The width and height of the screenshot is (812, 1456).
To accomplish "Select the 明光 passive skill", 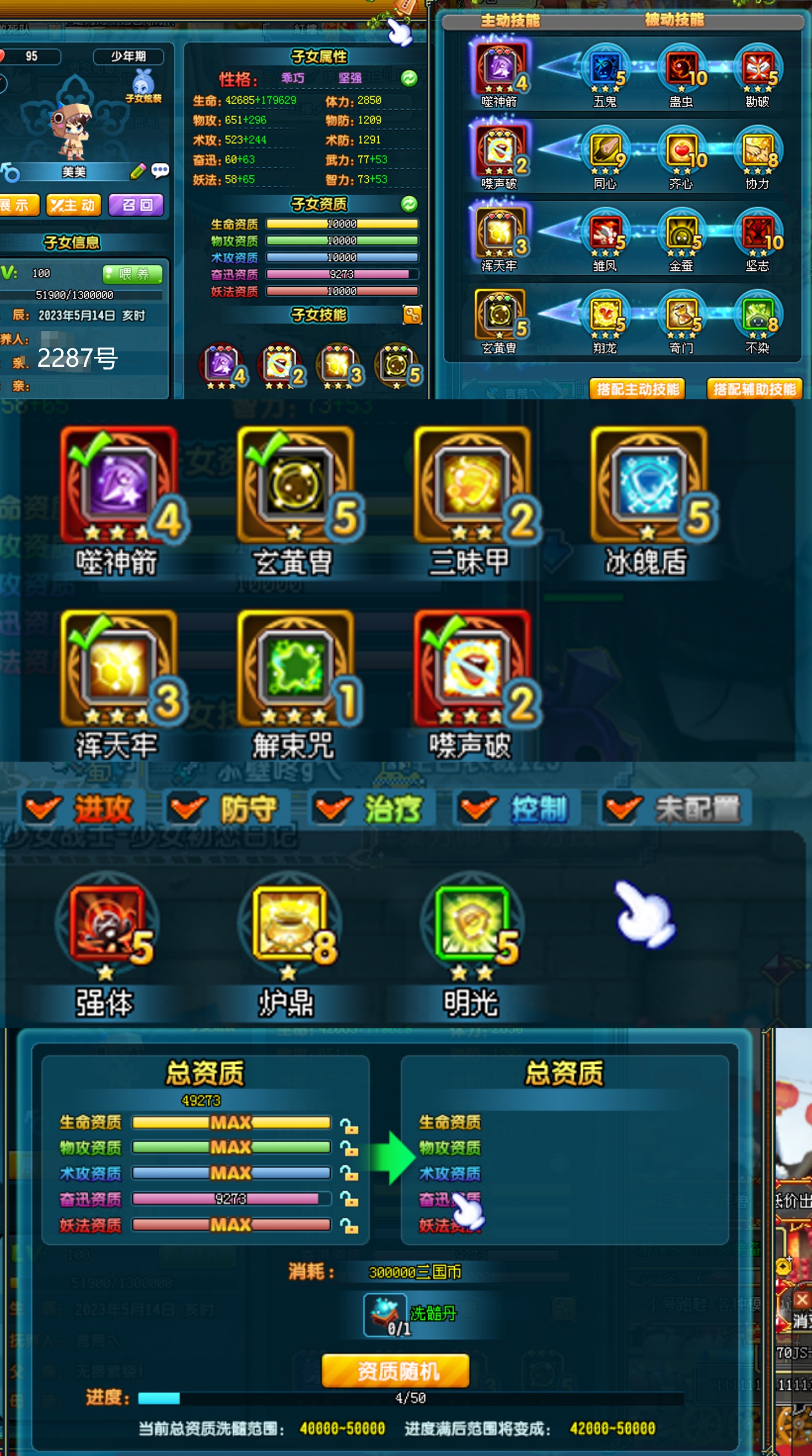I will 471,923.
